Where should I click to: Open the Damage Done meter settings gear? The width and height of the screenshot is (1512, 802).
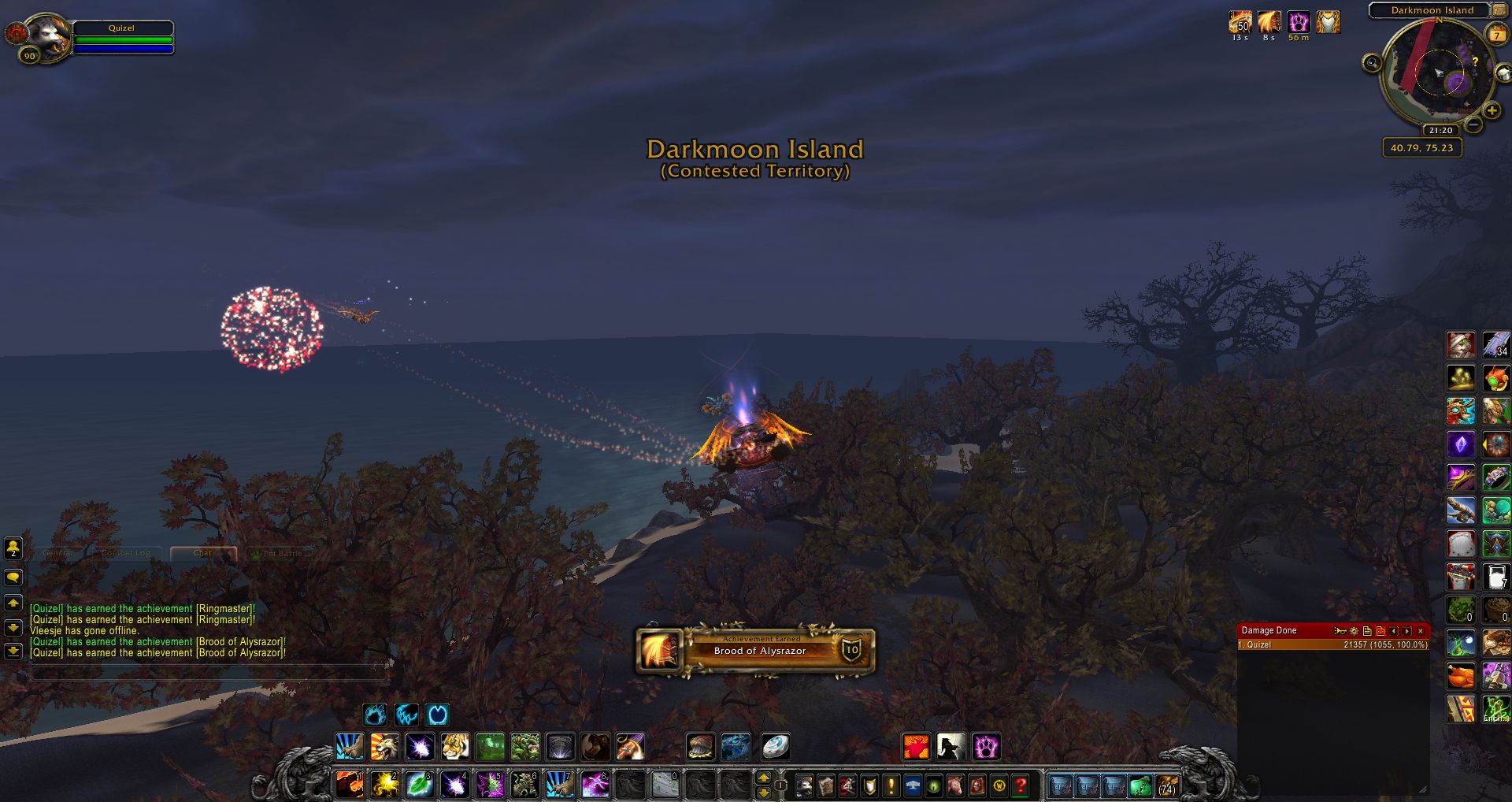pyautogui.click(x=1354, y=631)
